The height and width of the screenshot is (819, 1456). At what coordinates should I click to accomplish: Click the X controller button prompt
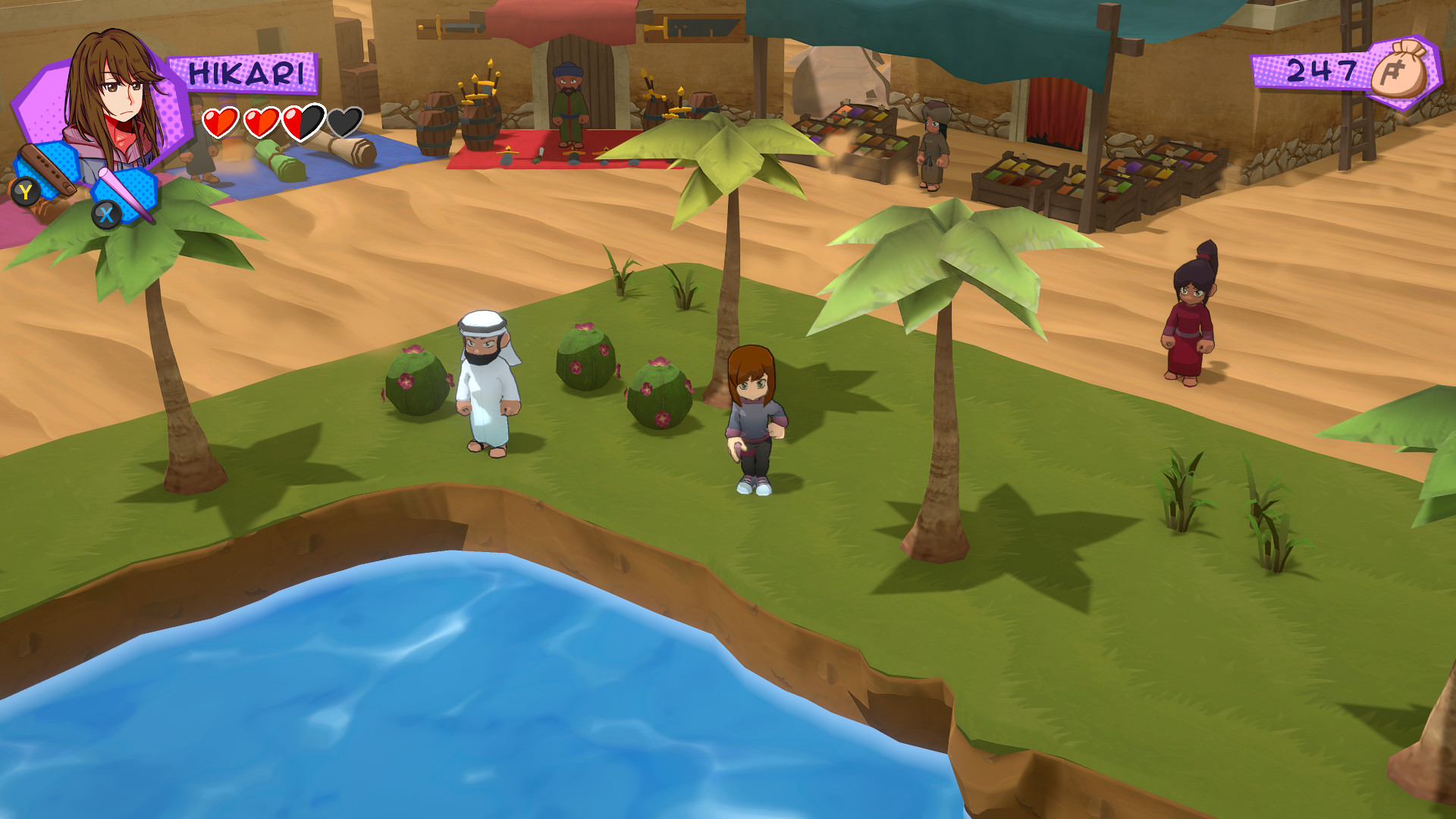tap(106, 216)
